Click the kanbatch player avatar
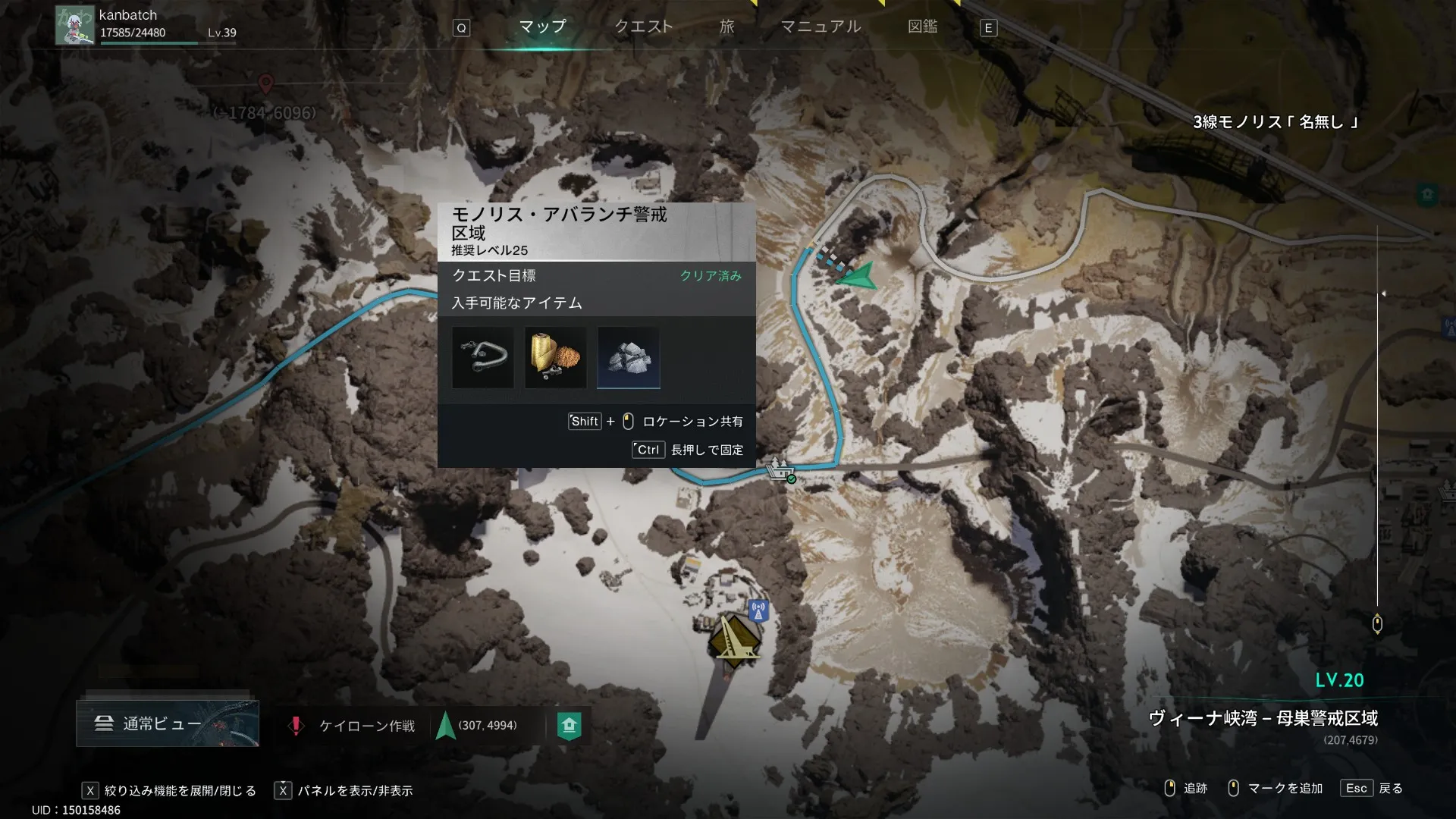This screenshot has height=819, width=1456. click(x=74, y=25)
